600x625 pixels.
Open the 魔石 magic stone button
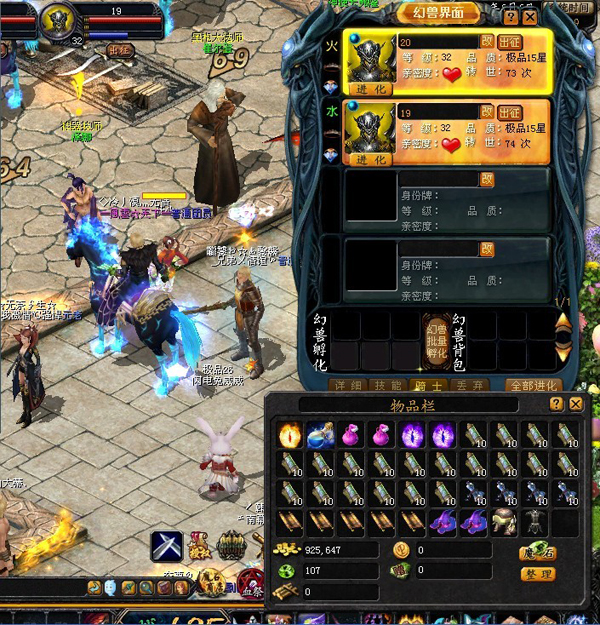tap(538, 551)
